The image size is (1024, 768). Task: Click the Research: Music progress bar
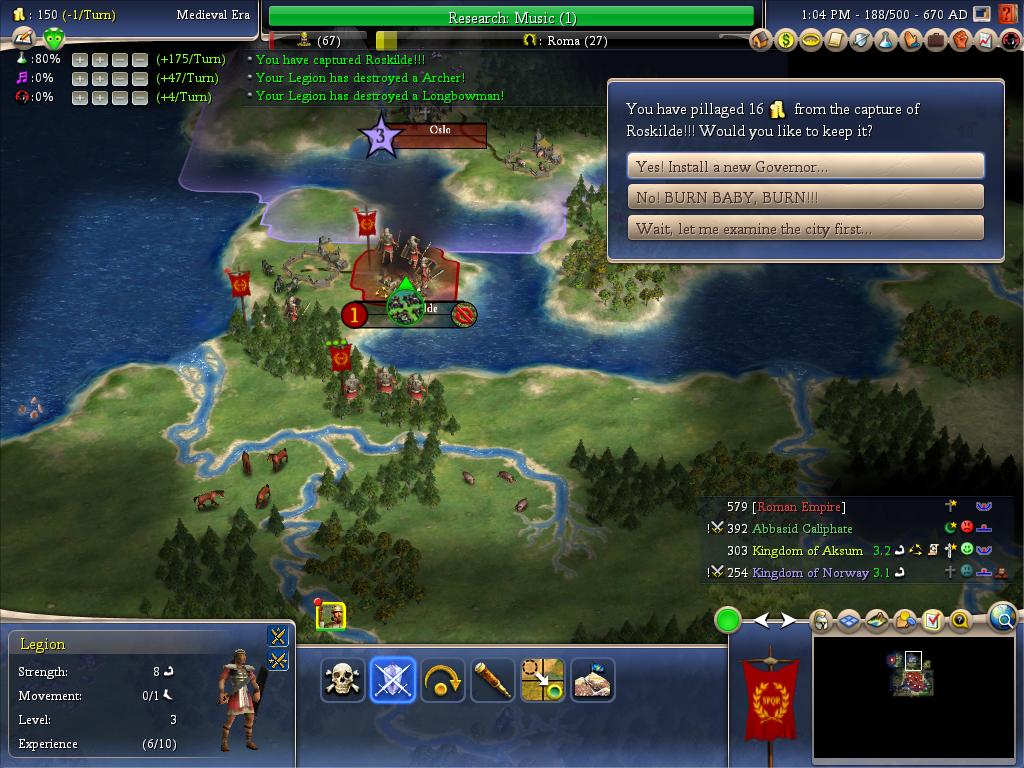(x=511, y=17)
